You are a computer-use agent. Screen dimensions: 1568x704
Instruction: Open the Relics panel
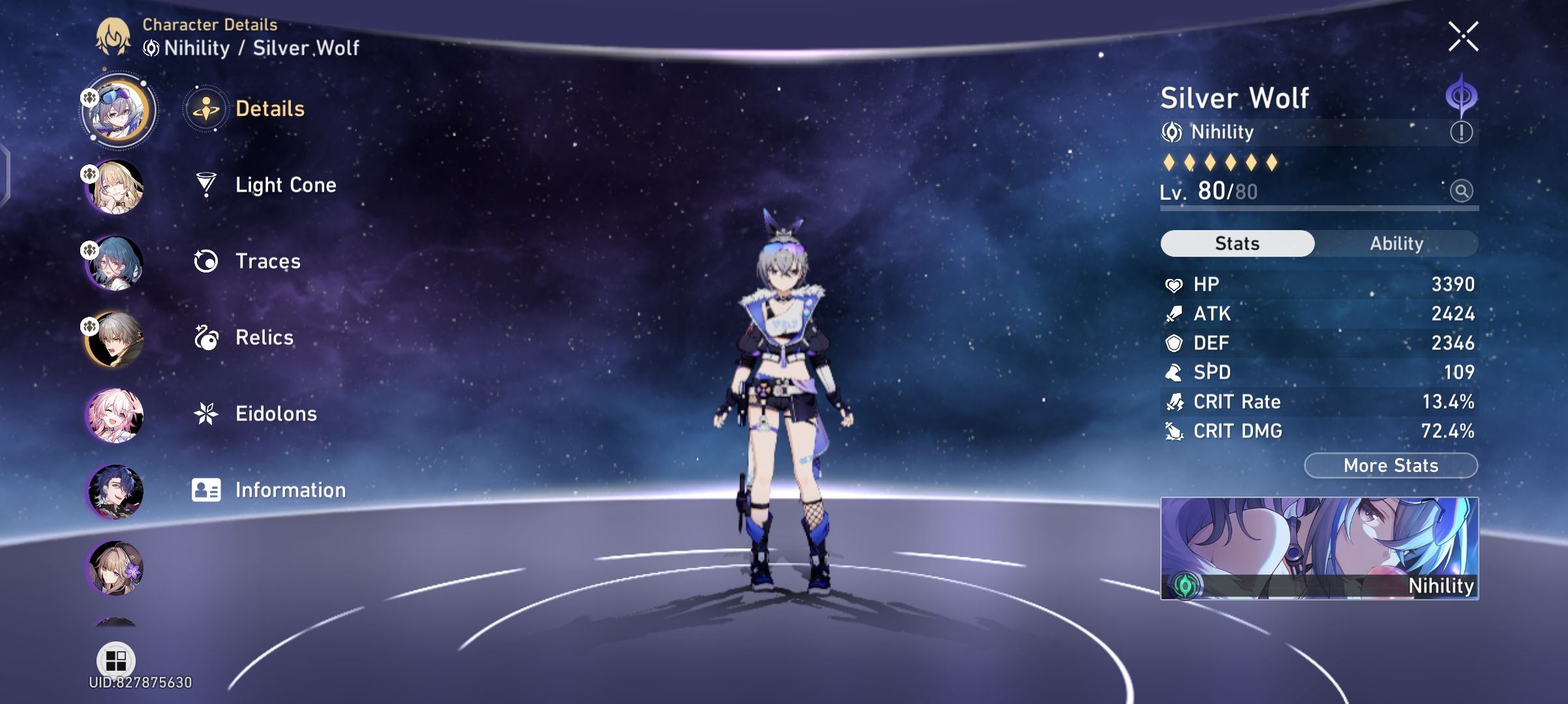click(x=265, y=338)
